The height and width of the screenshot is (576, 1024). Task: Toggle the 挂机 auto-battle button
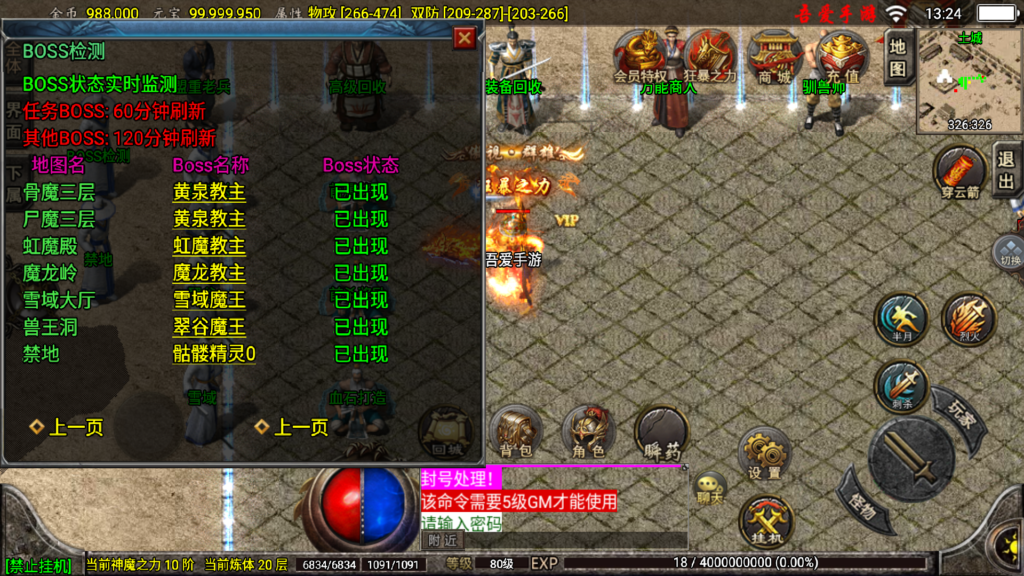765,520
